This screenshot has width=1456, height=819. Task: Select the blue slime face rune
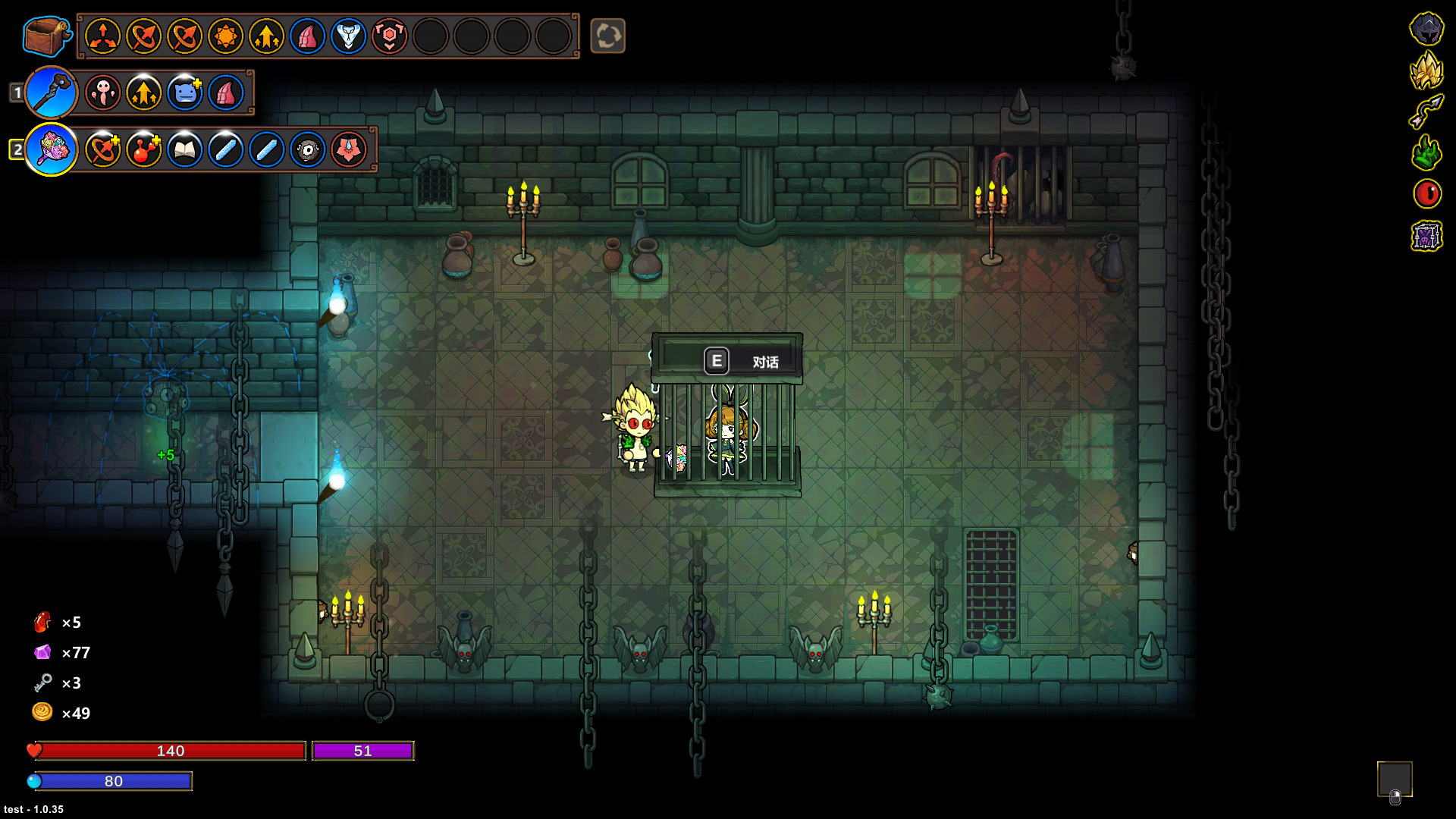click(184, 93)
